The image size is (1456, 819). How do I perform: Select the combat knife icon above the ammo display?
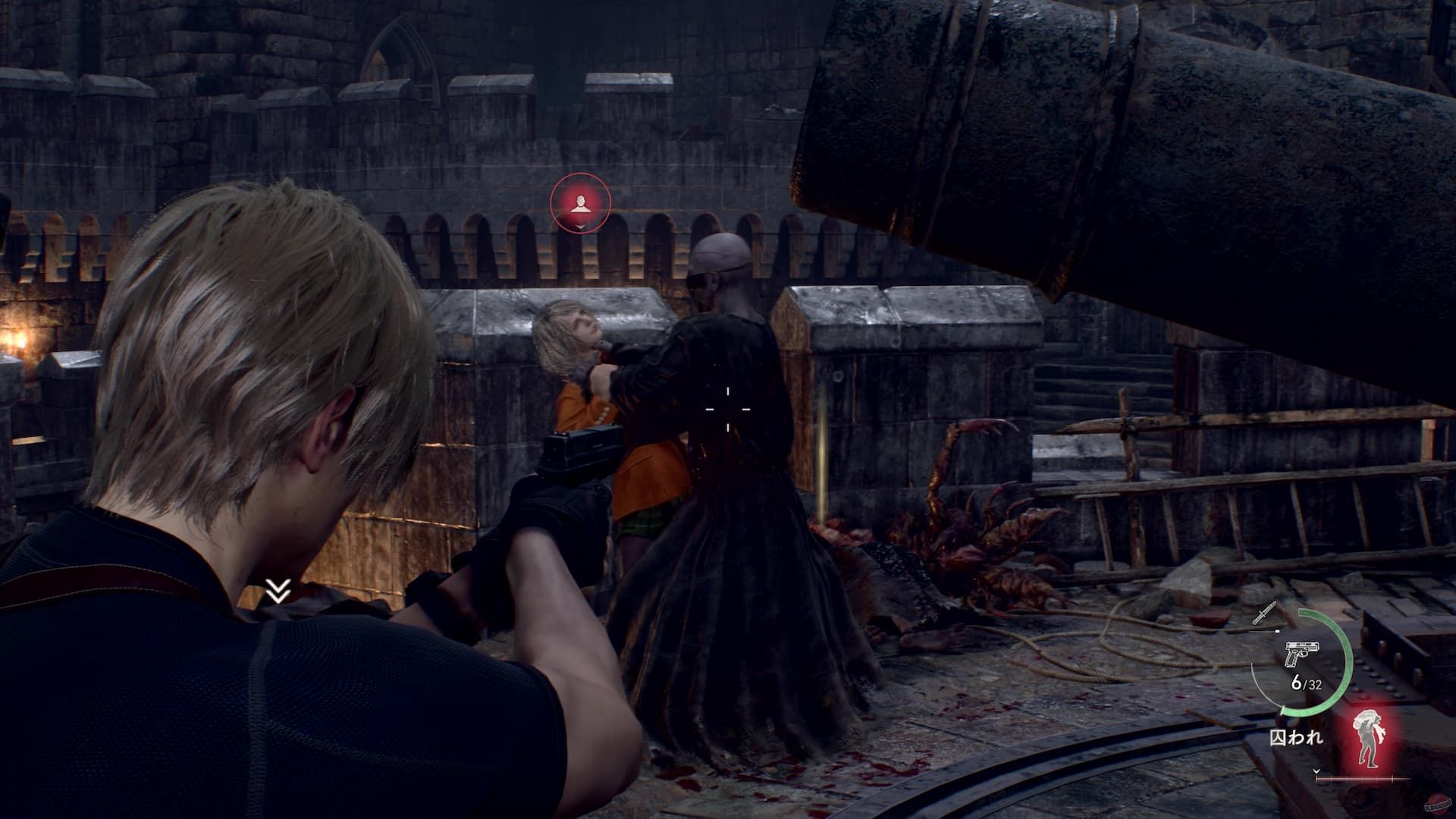tap(1265, 613)
